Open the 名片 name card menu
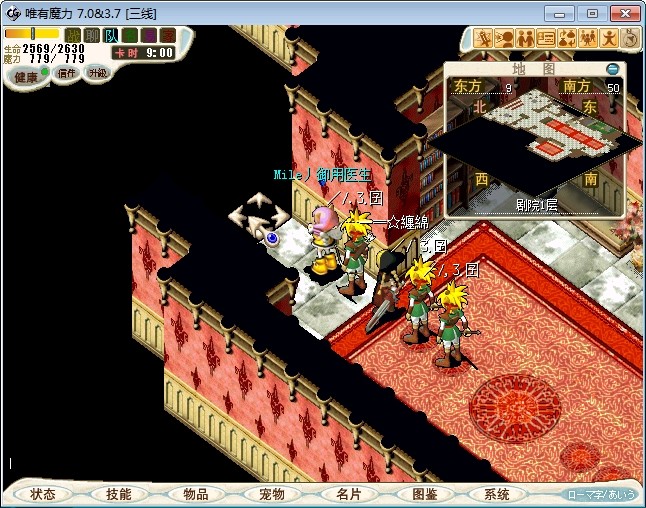 pos(347,494)
